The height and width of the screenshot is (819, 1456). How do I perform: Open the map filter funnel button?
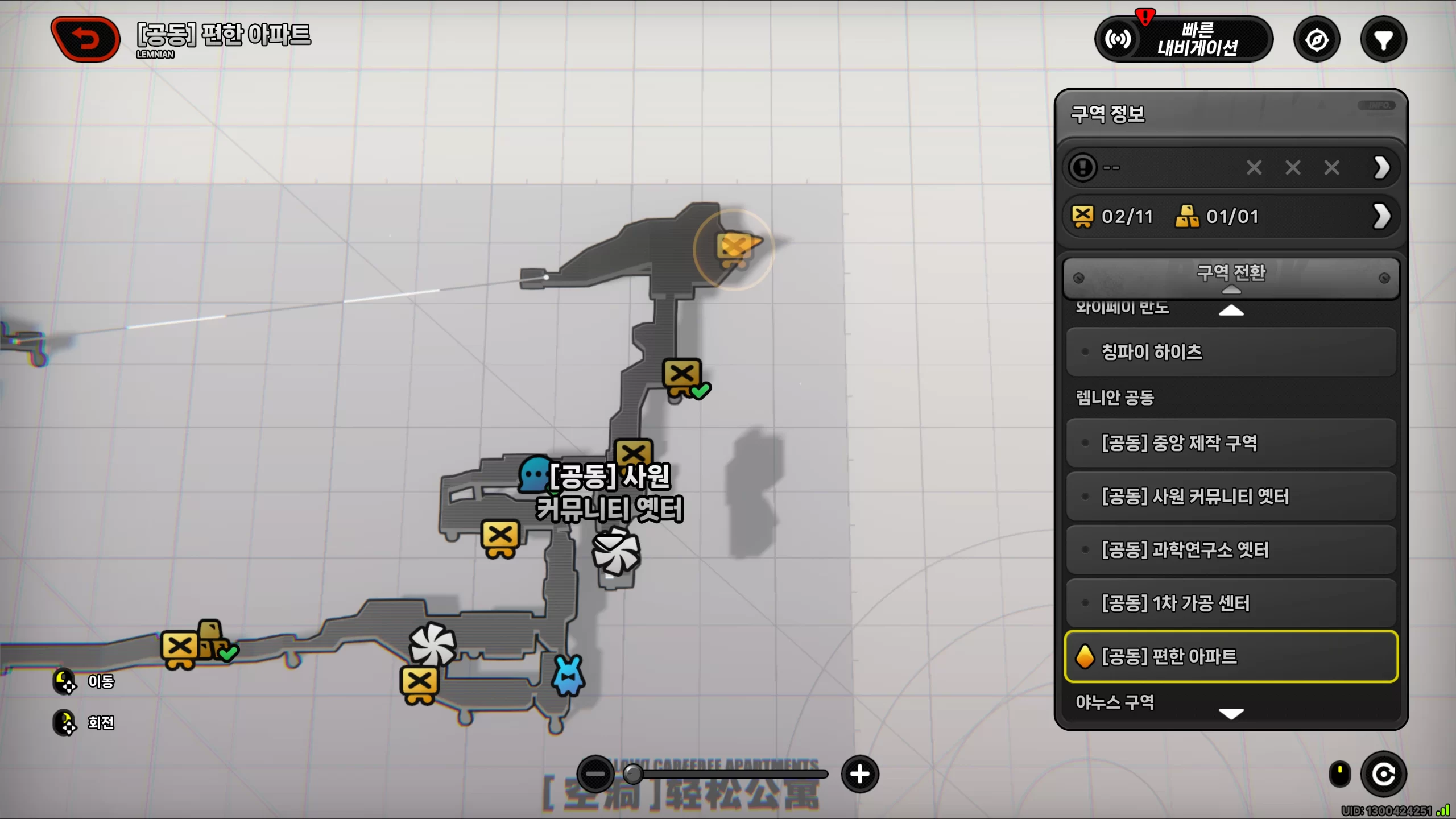[x=1383, y=40]
